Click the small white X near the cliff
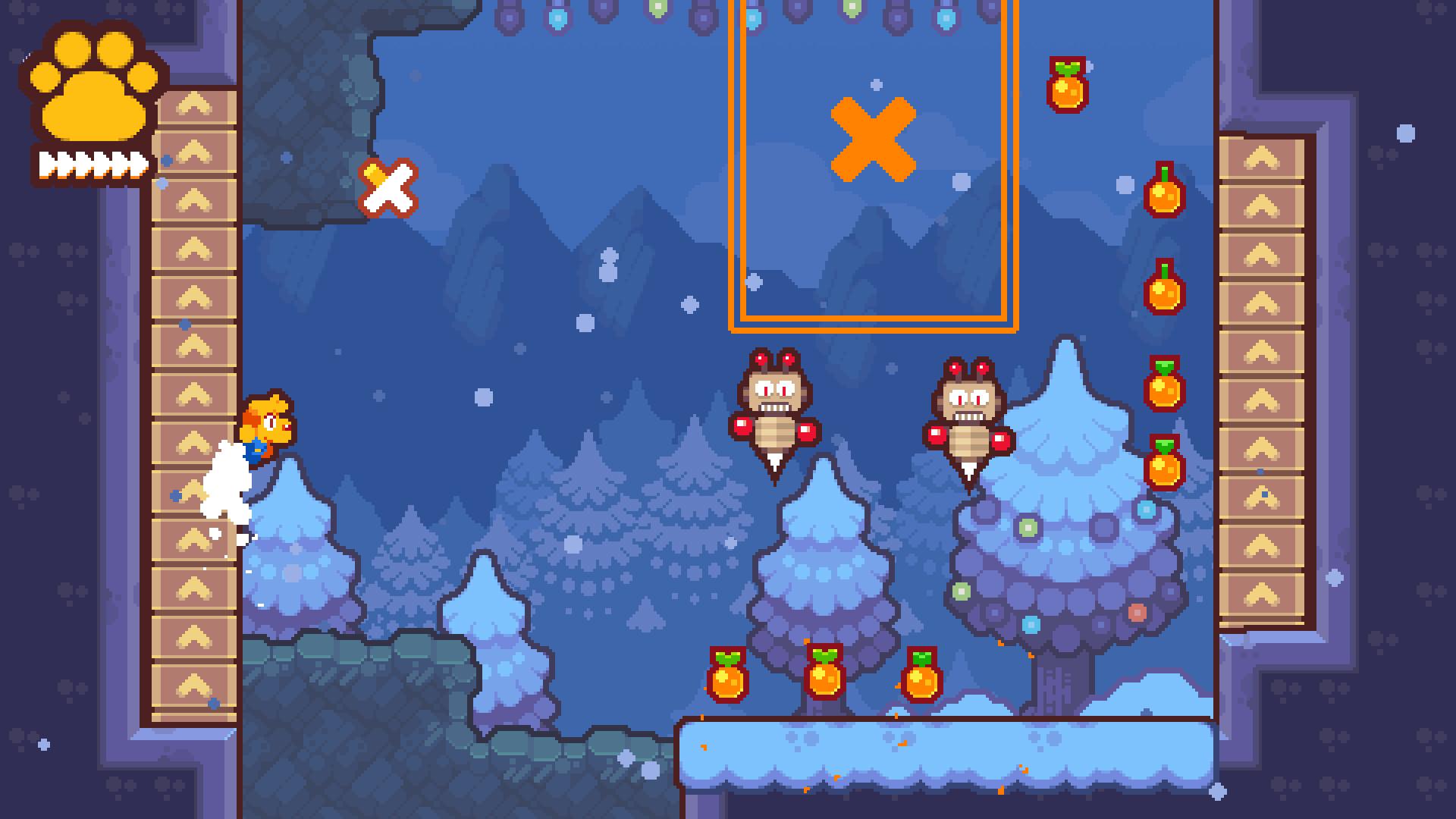 pyautogui.click(x=388, y=190)
